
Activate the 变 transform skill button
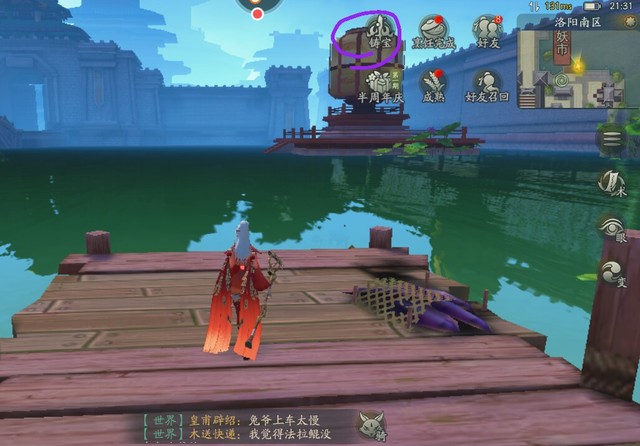tap(612, 273)
